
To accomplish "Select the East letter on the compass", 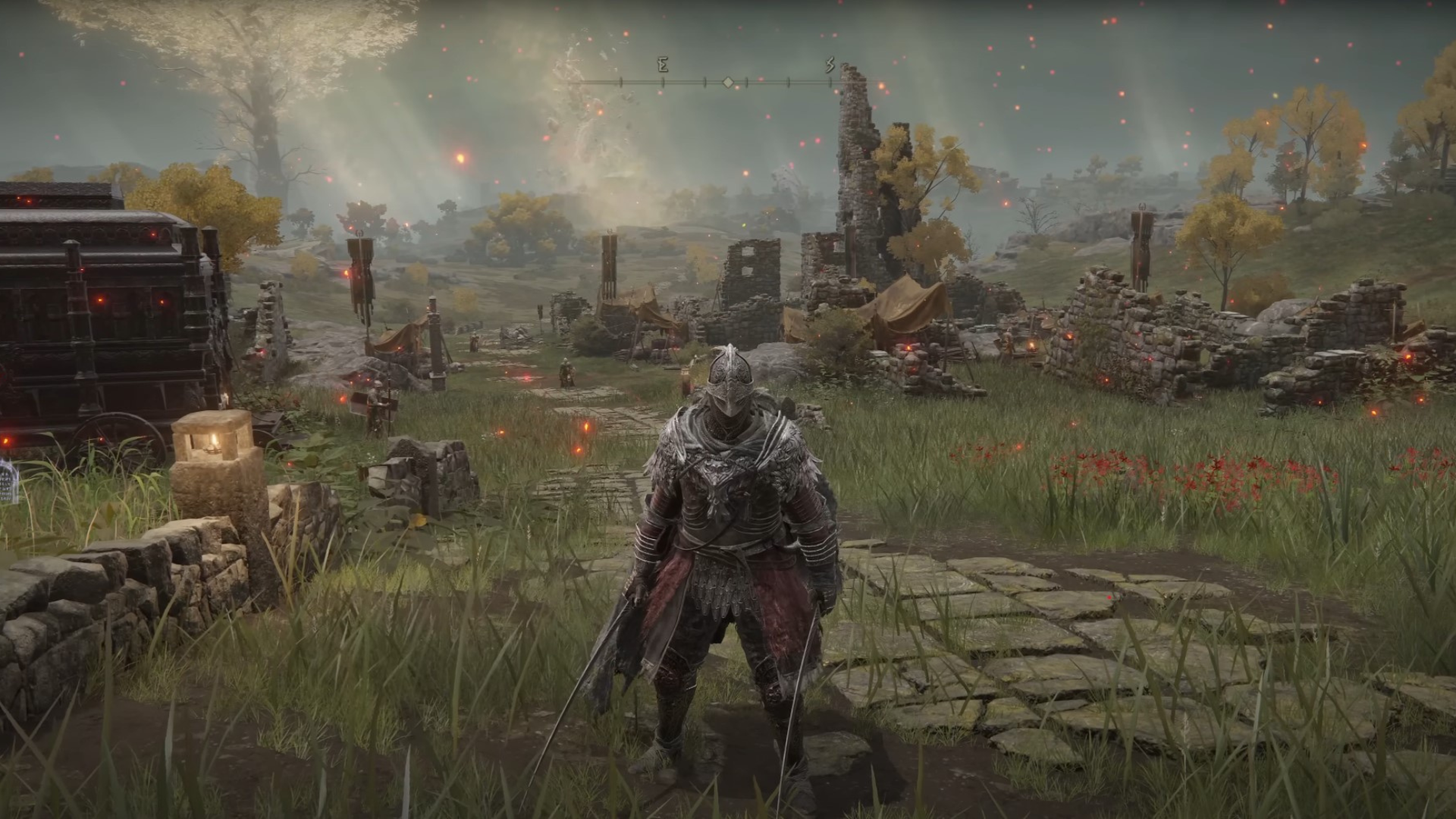I will tap(662, 66).
